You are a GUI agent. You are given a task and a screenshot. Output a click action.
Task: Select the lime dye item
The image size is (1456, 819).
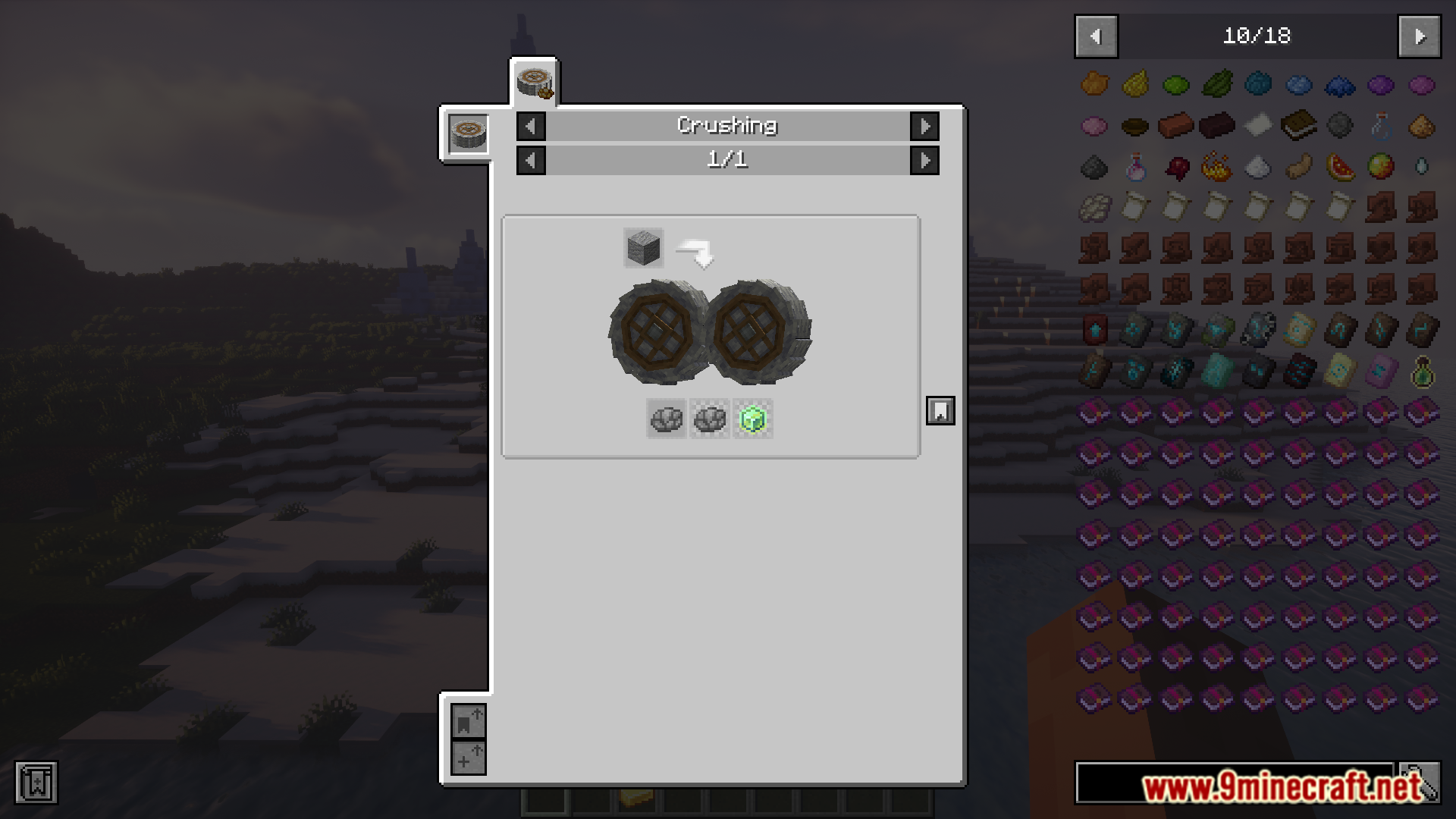[x=1176, y=85]
